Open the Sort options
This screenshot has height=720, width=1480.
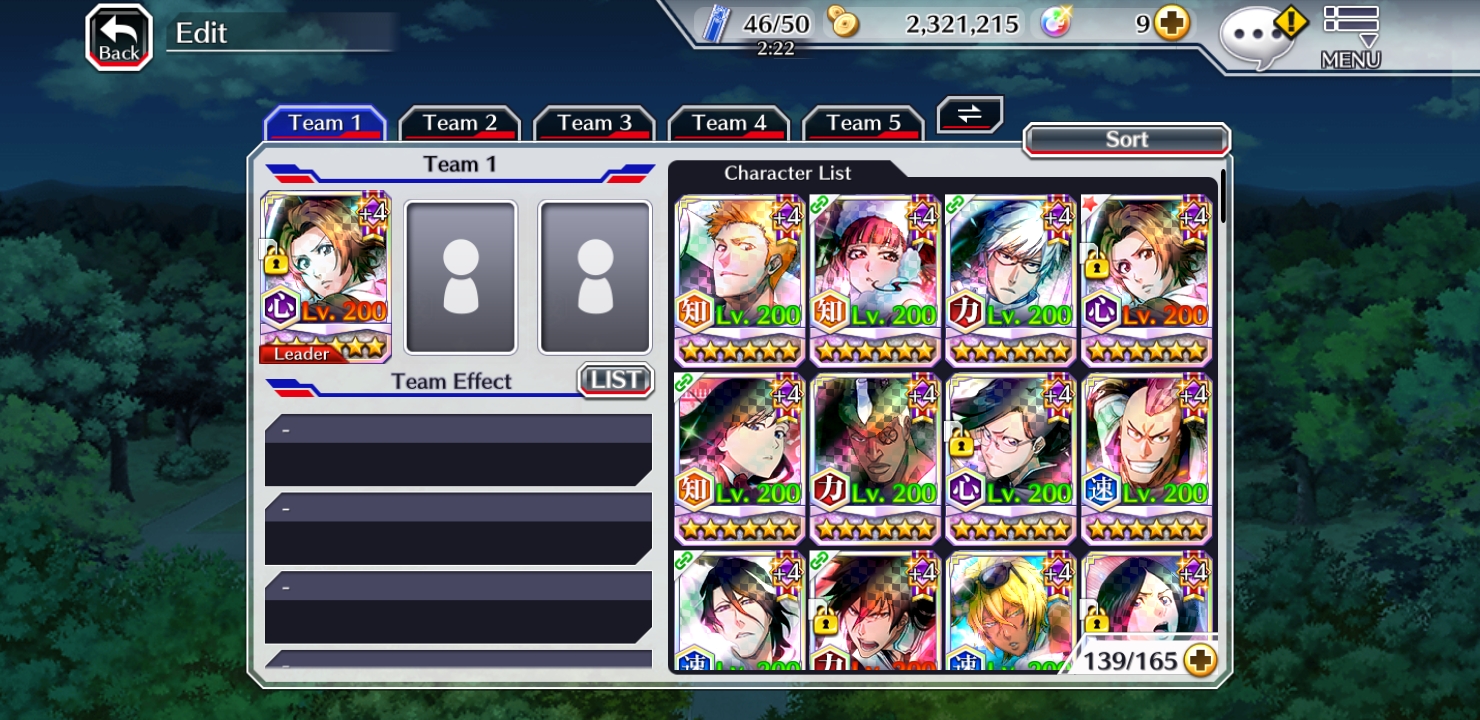coord(1126,140)
